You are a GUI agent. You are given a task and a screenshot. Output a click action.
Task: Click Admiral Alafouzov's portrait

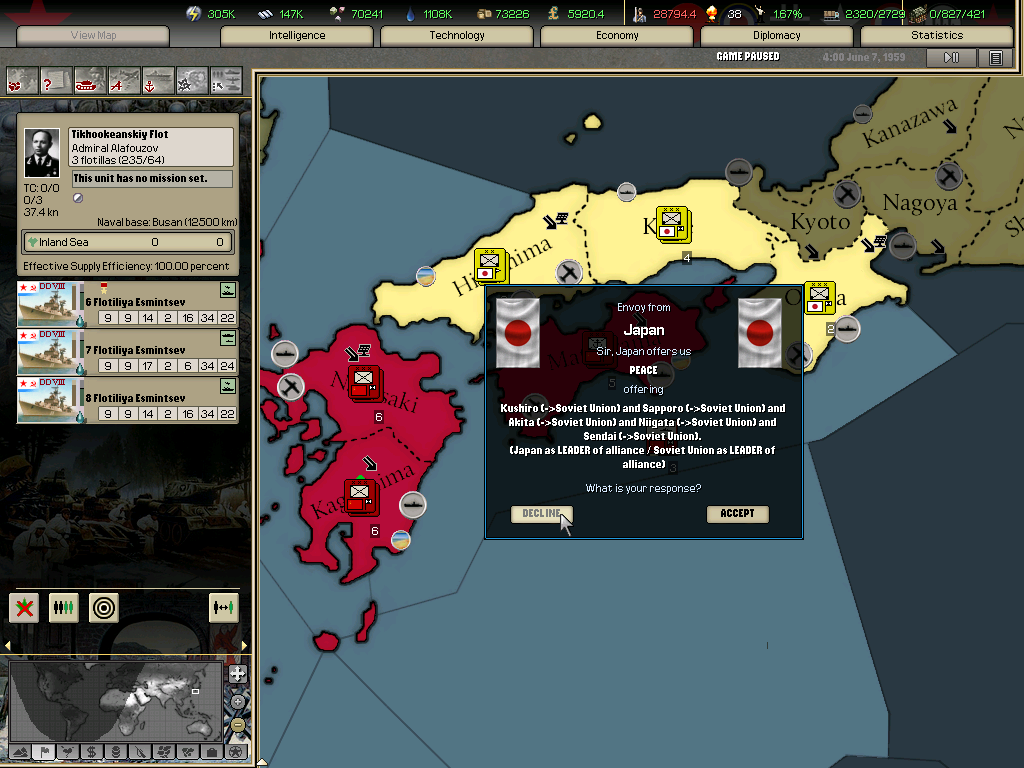pos(42,153)
